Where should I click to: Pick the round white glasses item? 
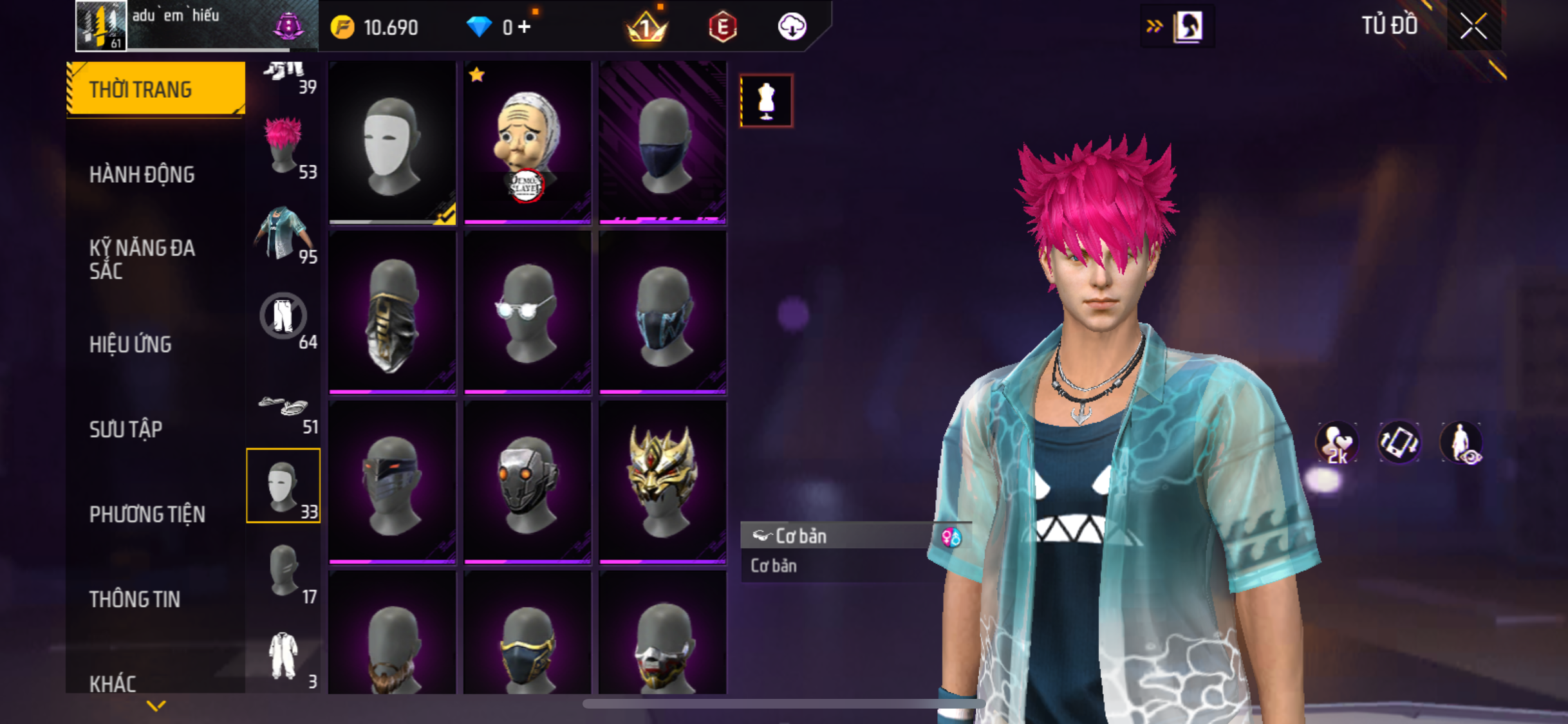527,311
